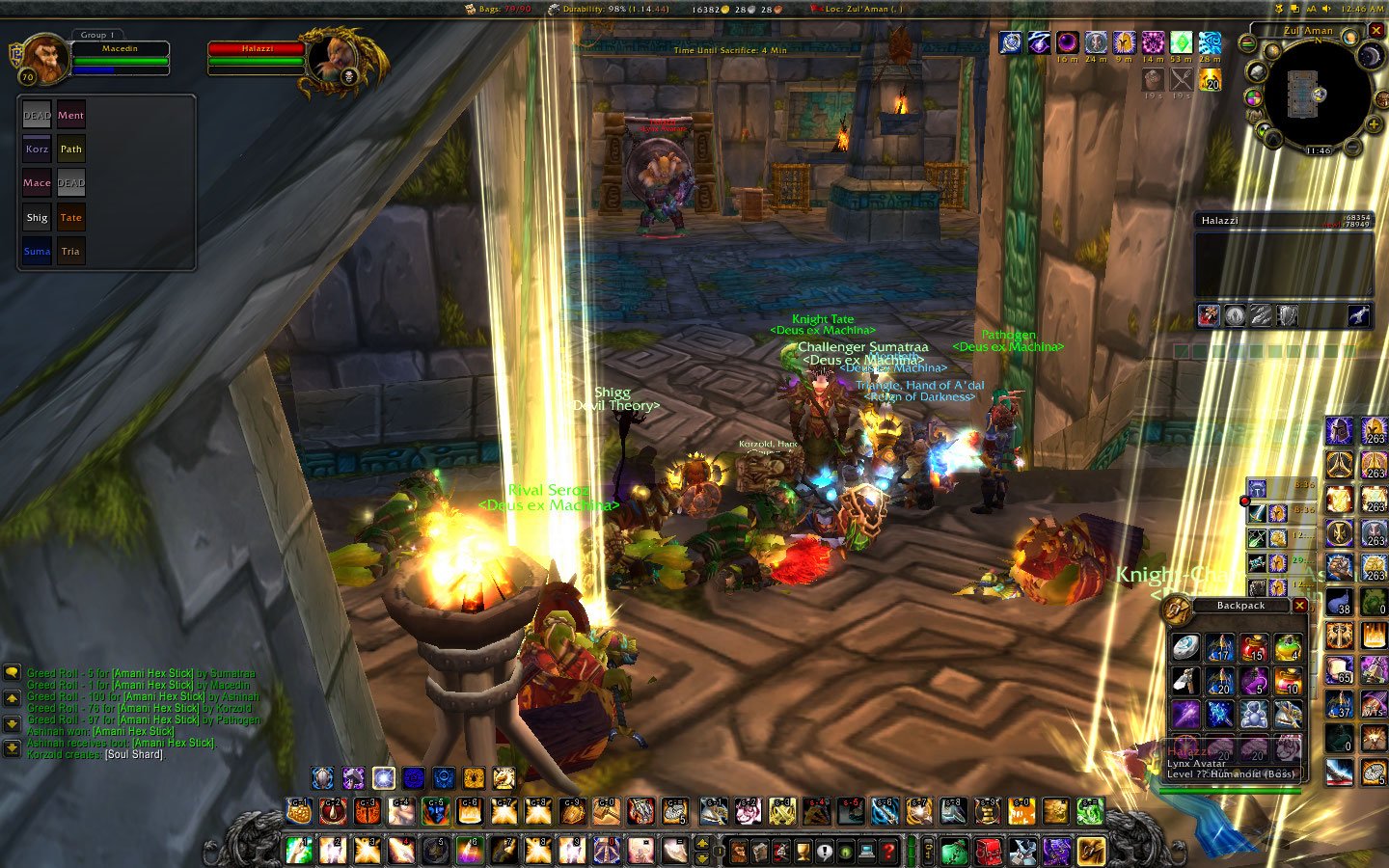Zoom in the minimap with plus button
The width and height of the screenshot is (1389, 868).
pos(1374,124)
